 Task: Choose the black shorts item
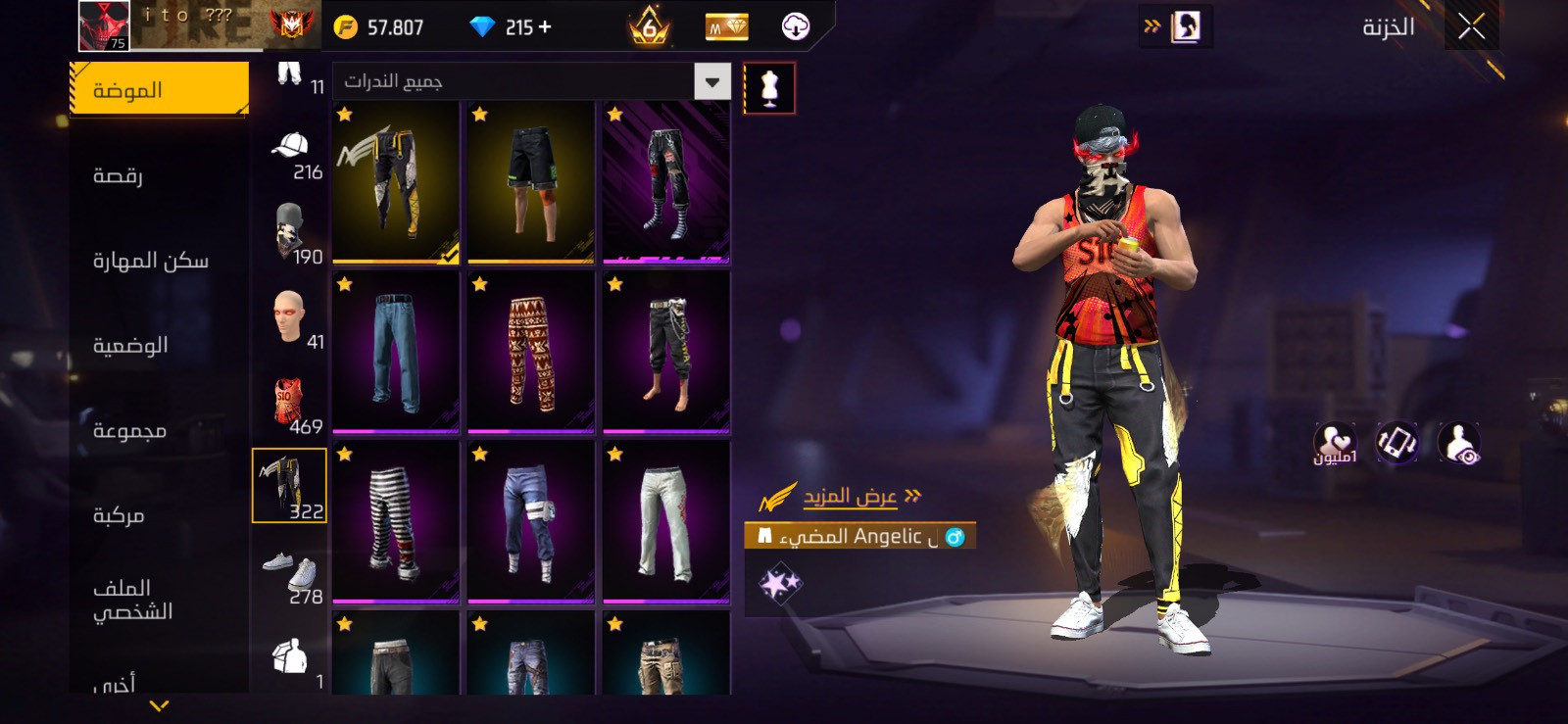point(531,182)
